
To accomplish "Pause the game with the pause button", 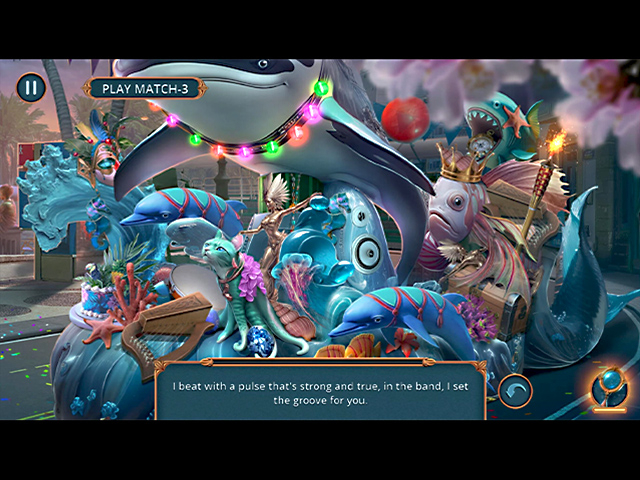I will (31, 87).
